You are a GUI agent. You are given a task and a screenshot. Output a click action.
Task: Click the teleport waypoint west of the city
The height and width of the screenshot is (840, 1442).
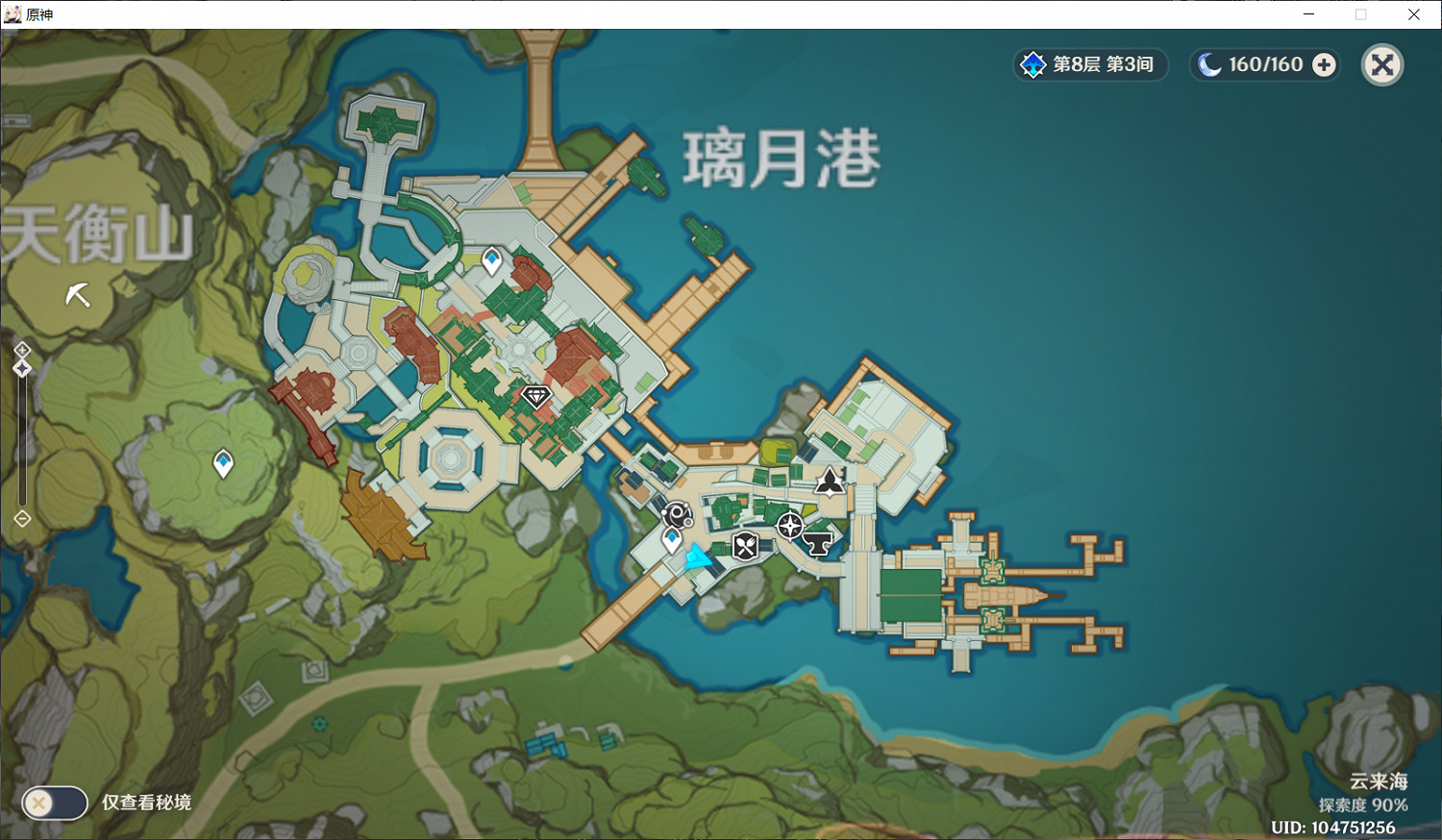(222, 462)
